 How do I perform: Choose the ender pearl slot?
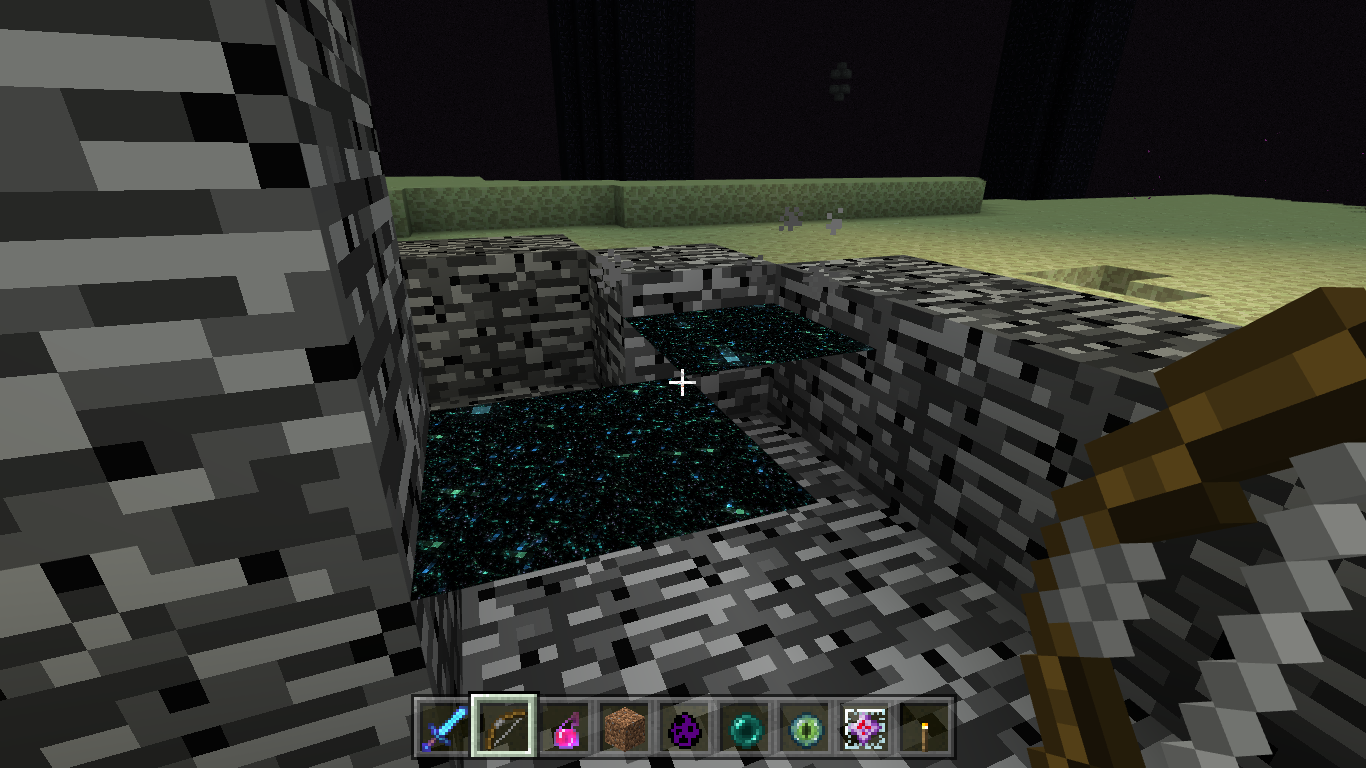pyautogui.click(x=744, y=727)
